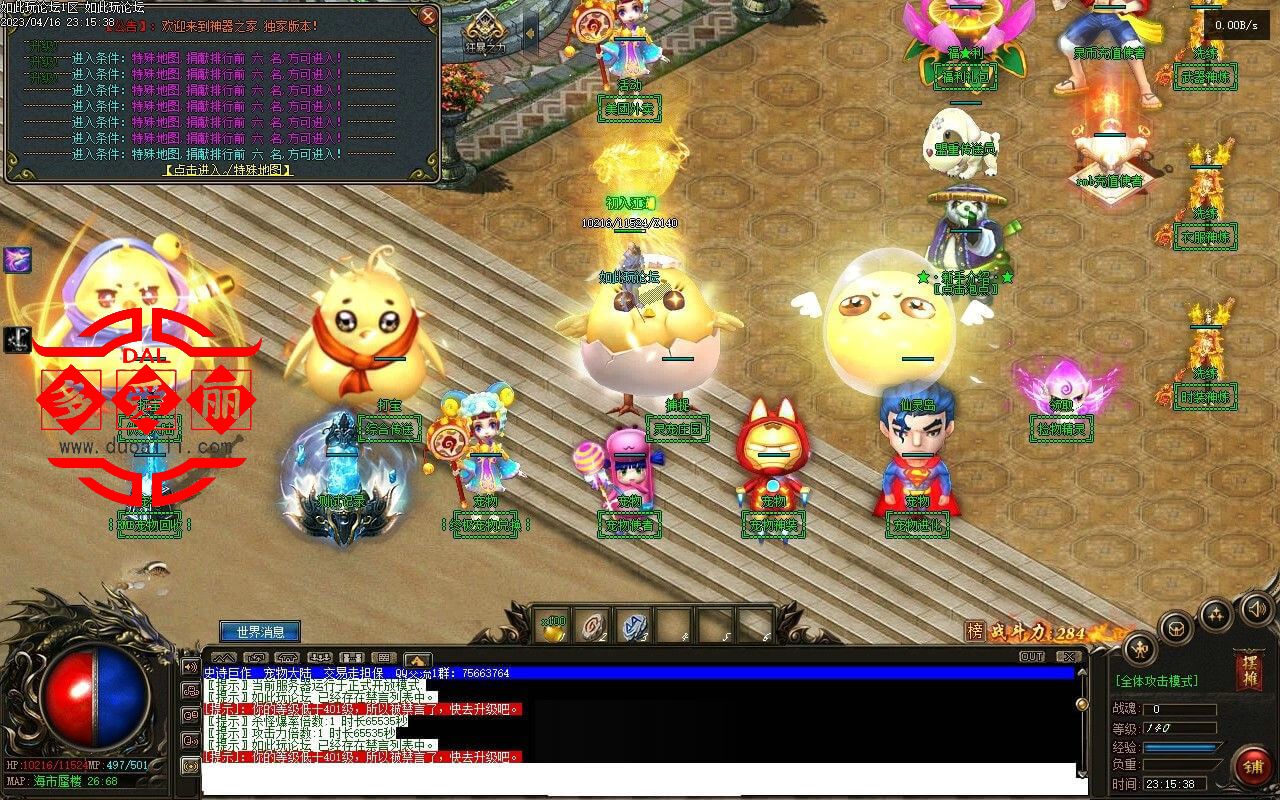Viewport: 1280px width, 800px height.
Task: Open the 摆摊 stall button
Action: [x=1250, y=668]
